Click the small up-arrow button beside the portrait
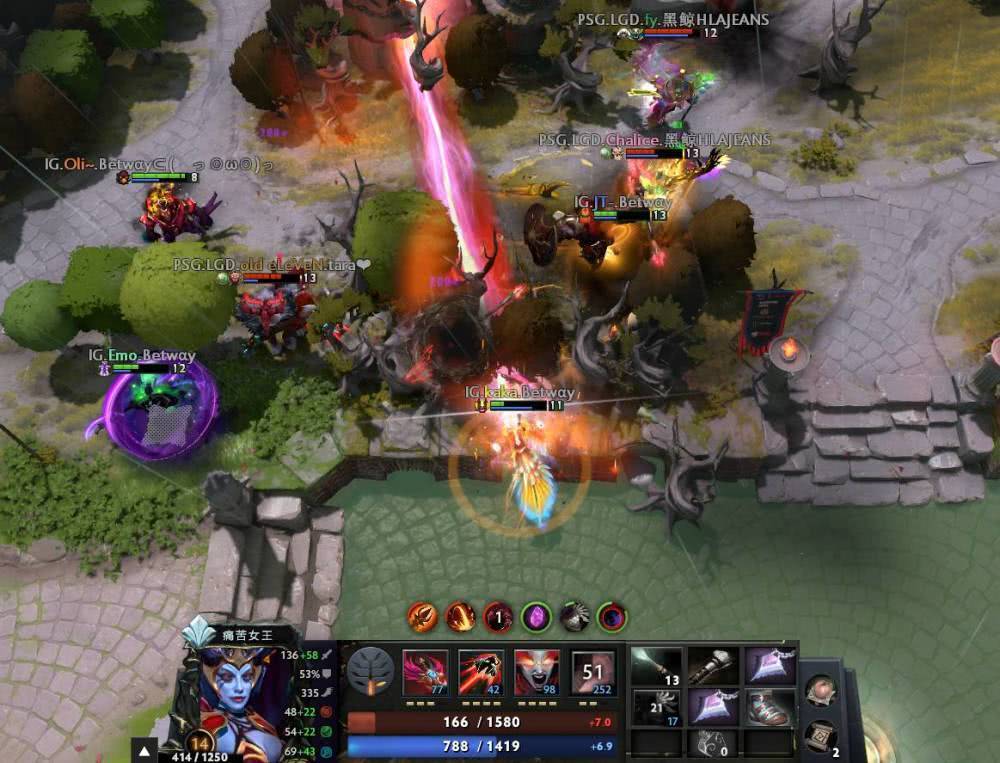 click(x=146, y=751)
